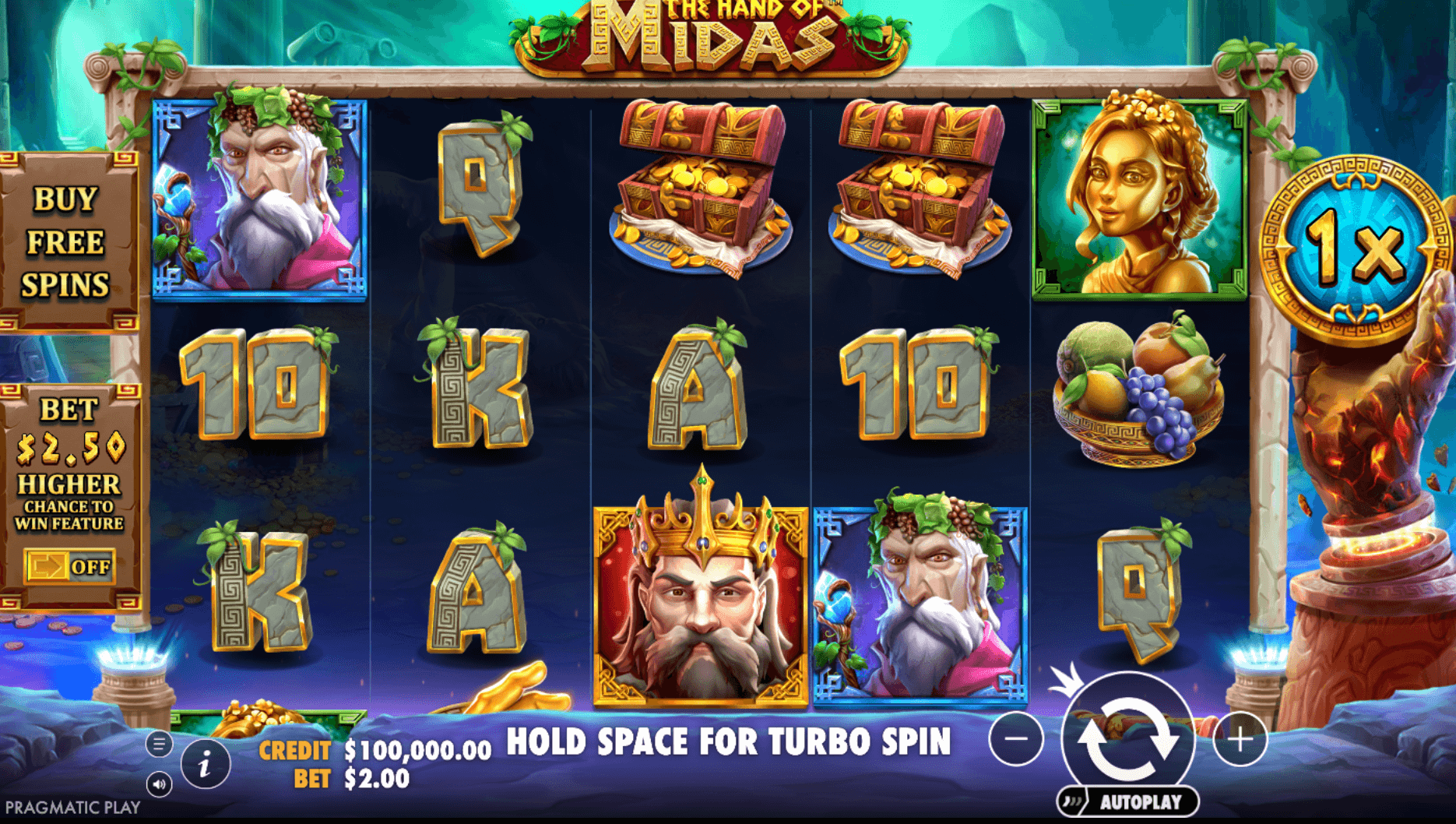Open the hamburger settings menu

[x=159, y=745]
